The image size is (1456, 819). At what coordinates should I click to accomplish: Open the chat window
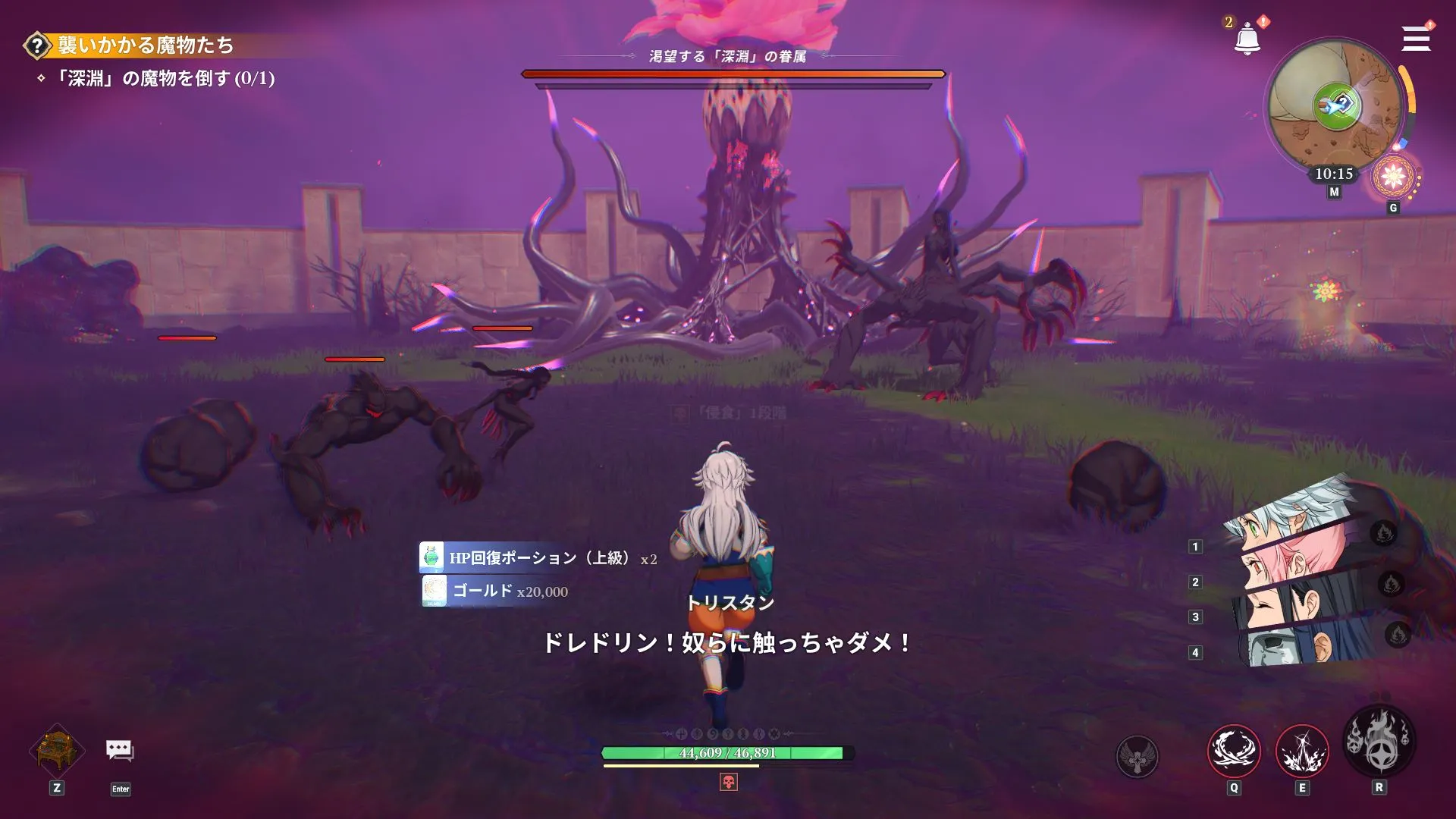pos(121,751)
